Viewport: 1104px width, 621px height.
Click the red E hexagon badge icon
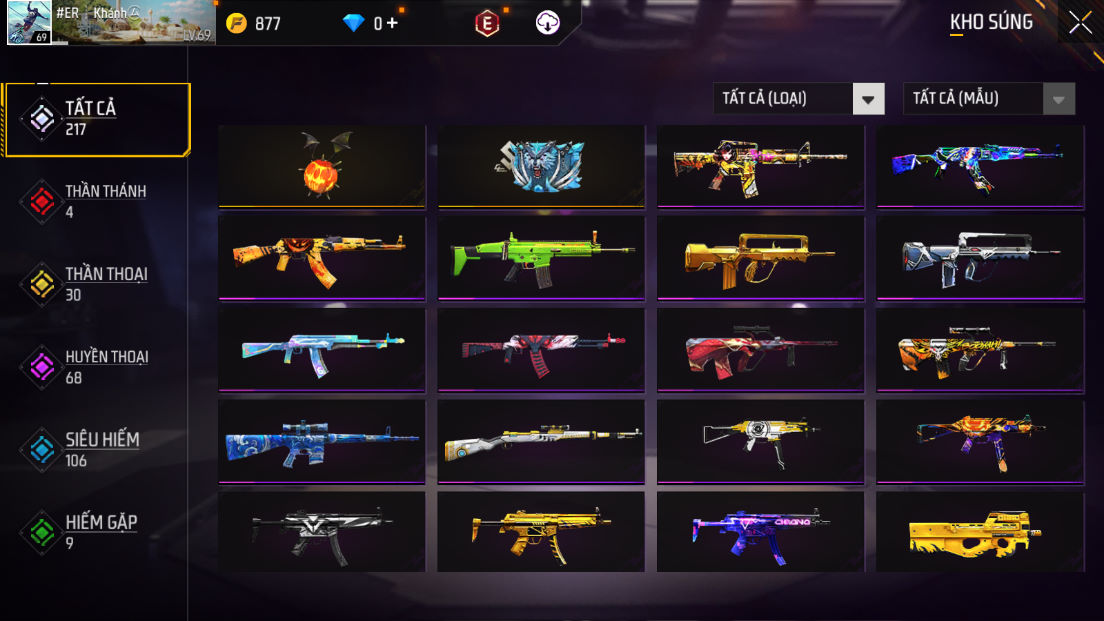[487, 23]
